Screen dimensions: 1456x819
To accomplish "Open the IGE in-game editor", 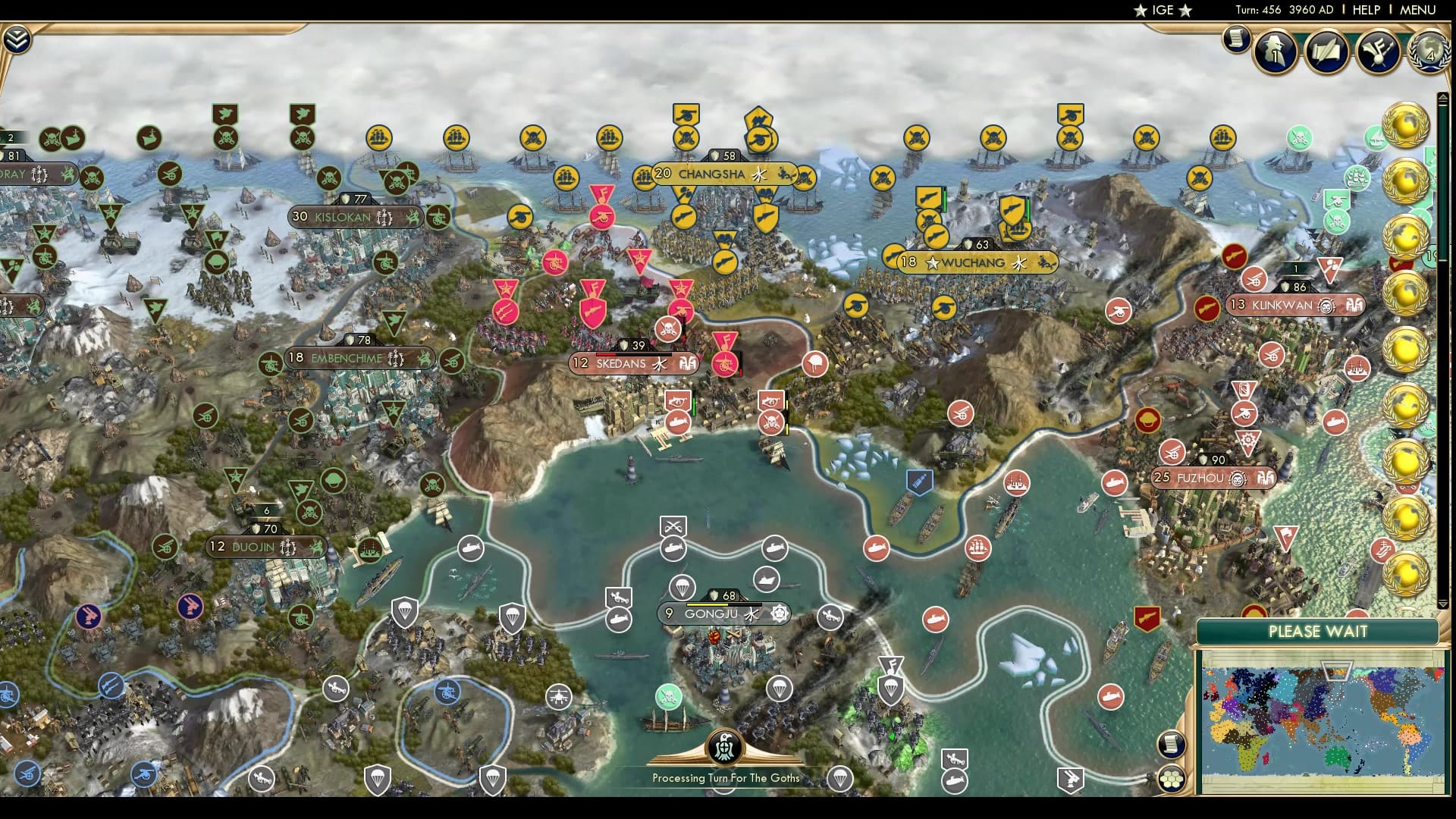I will tap(1162, 10).
